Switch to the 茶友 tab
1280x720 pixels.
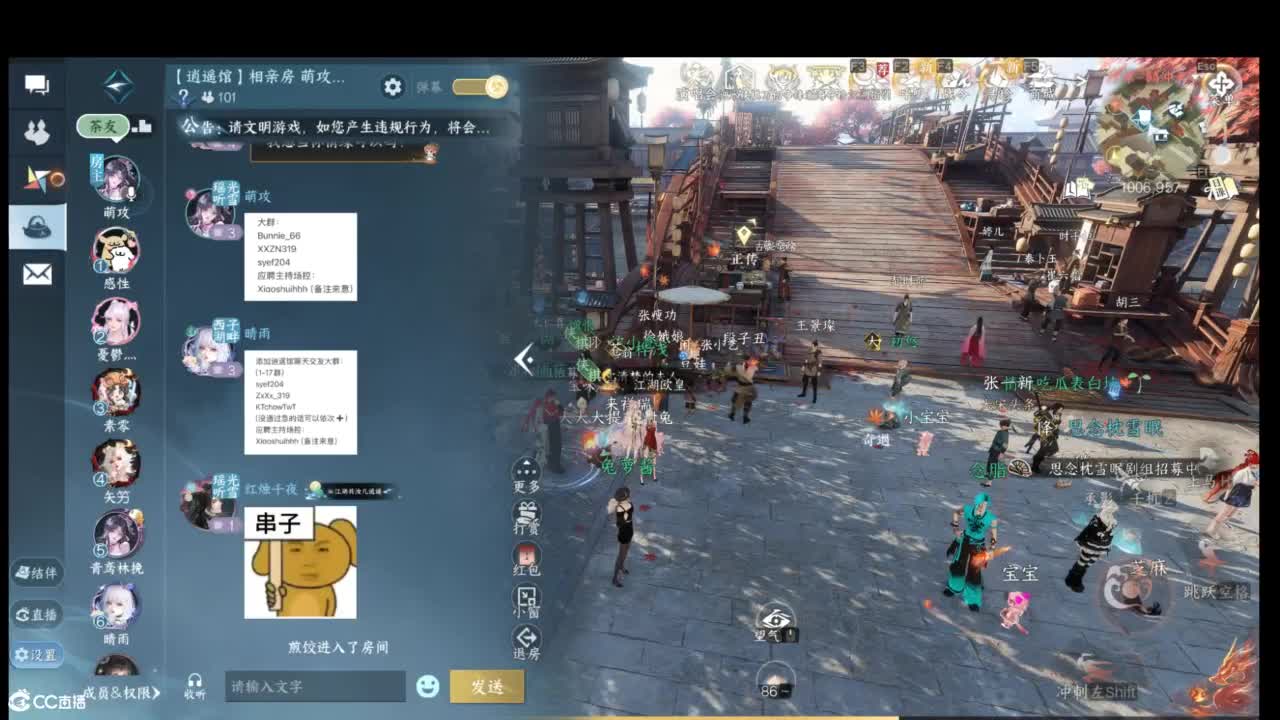(104, 127)
